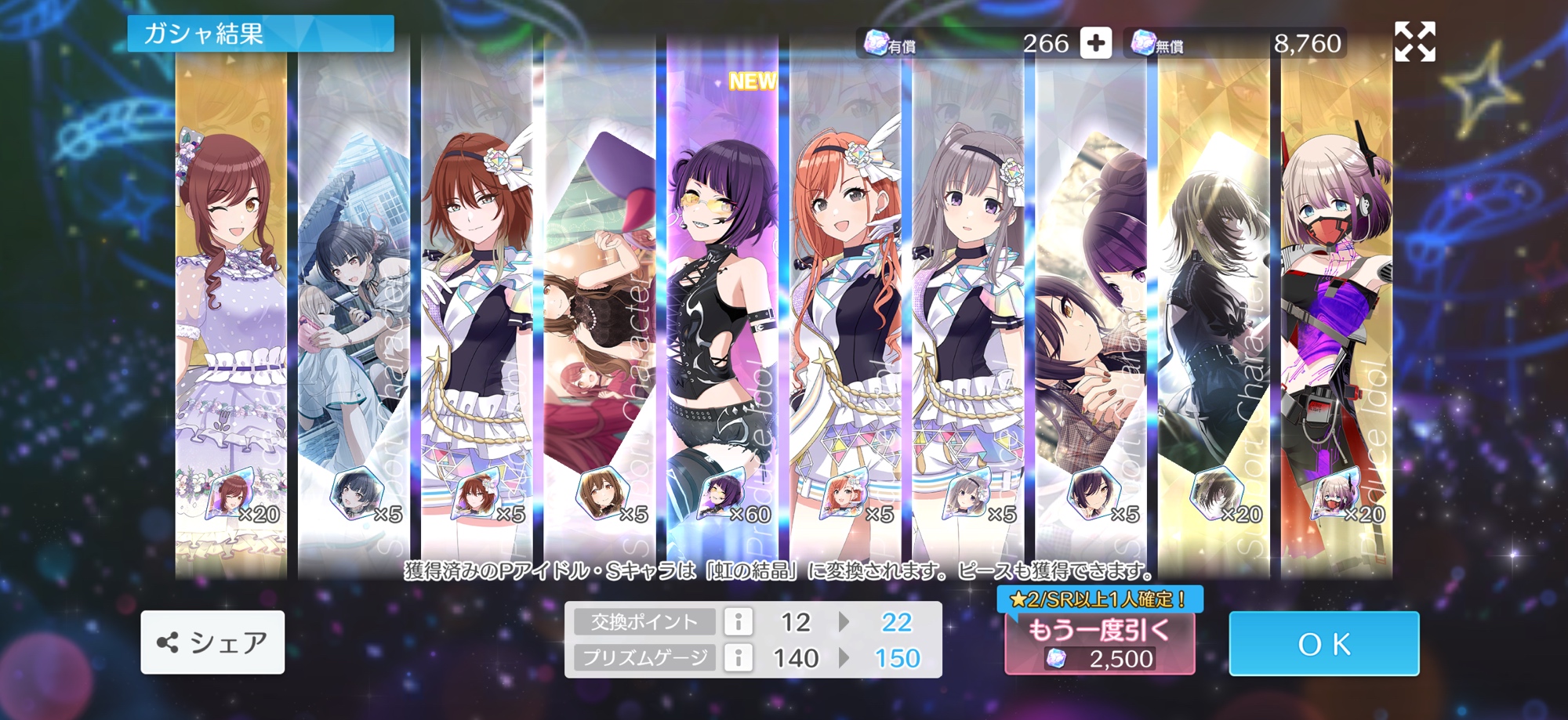This screenshot has height=720, width=1568.
Task: View the masked idol with red horn card
Action: [1336, 313]
